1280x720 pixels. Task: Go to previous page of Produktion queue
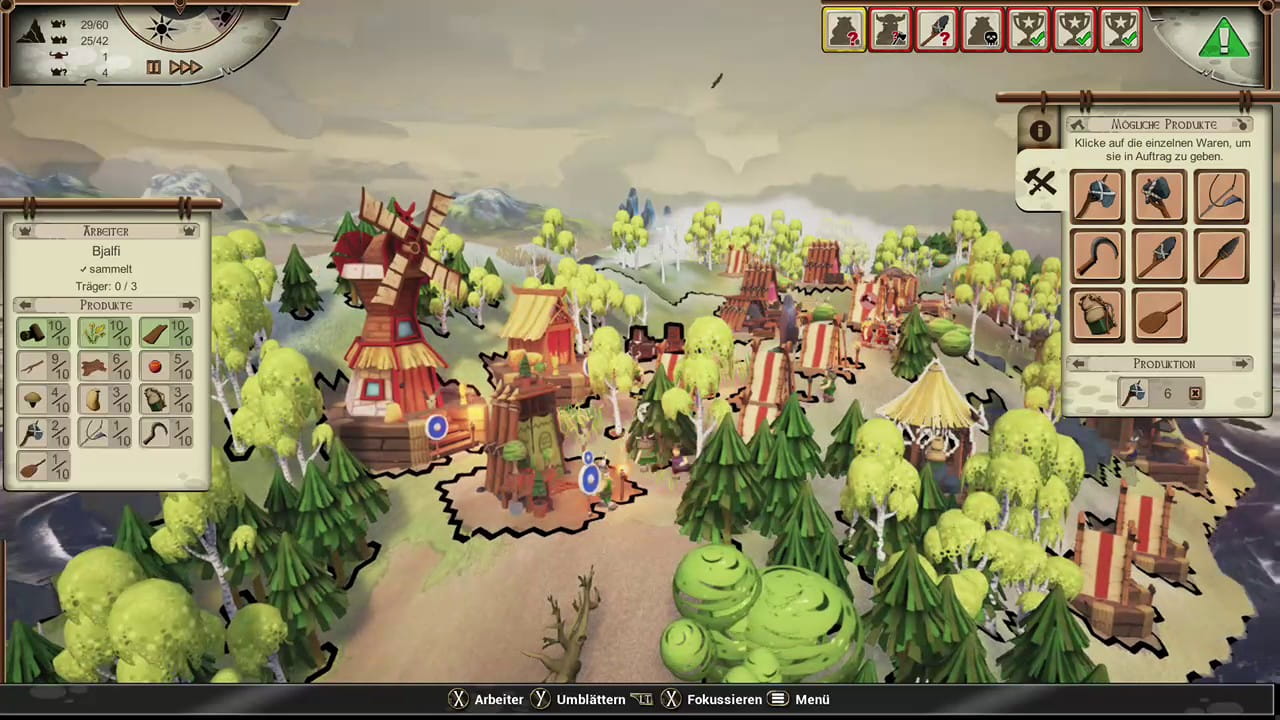coord(1079,364)
